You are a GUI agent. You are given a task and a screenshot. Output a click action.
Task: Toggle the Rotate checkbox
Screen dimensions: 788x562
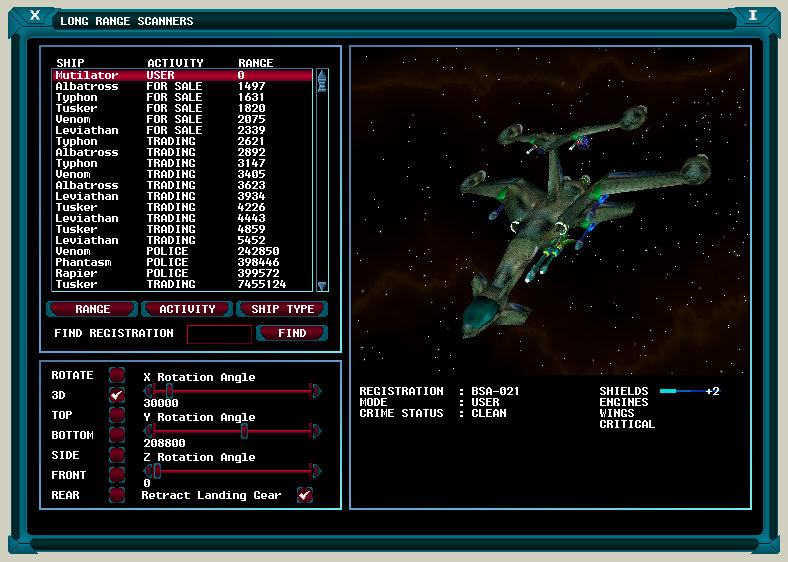[x=117, y=375]
